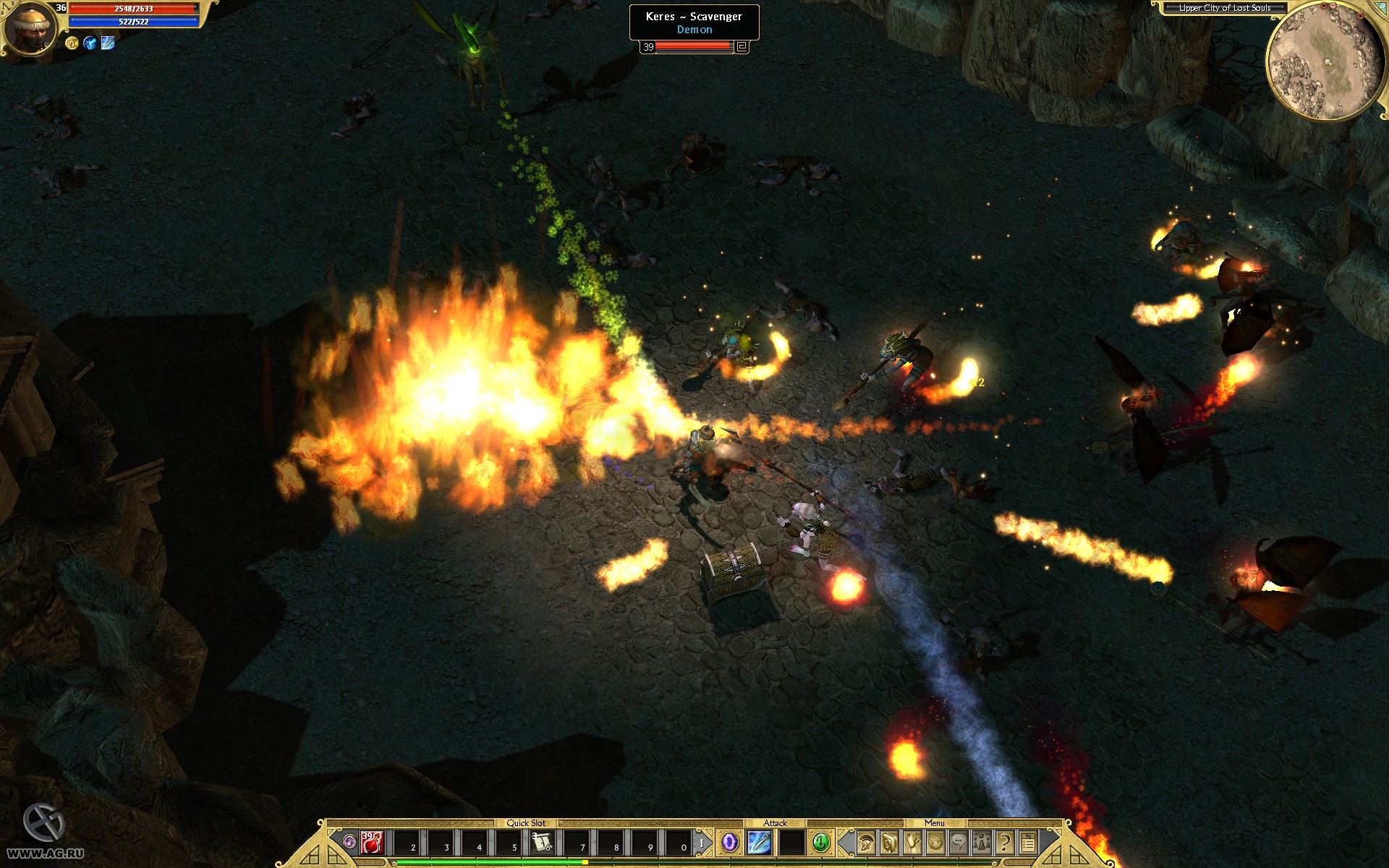
Task: Click the yellow marker on the XP bar
Action: point(585,861)
